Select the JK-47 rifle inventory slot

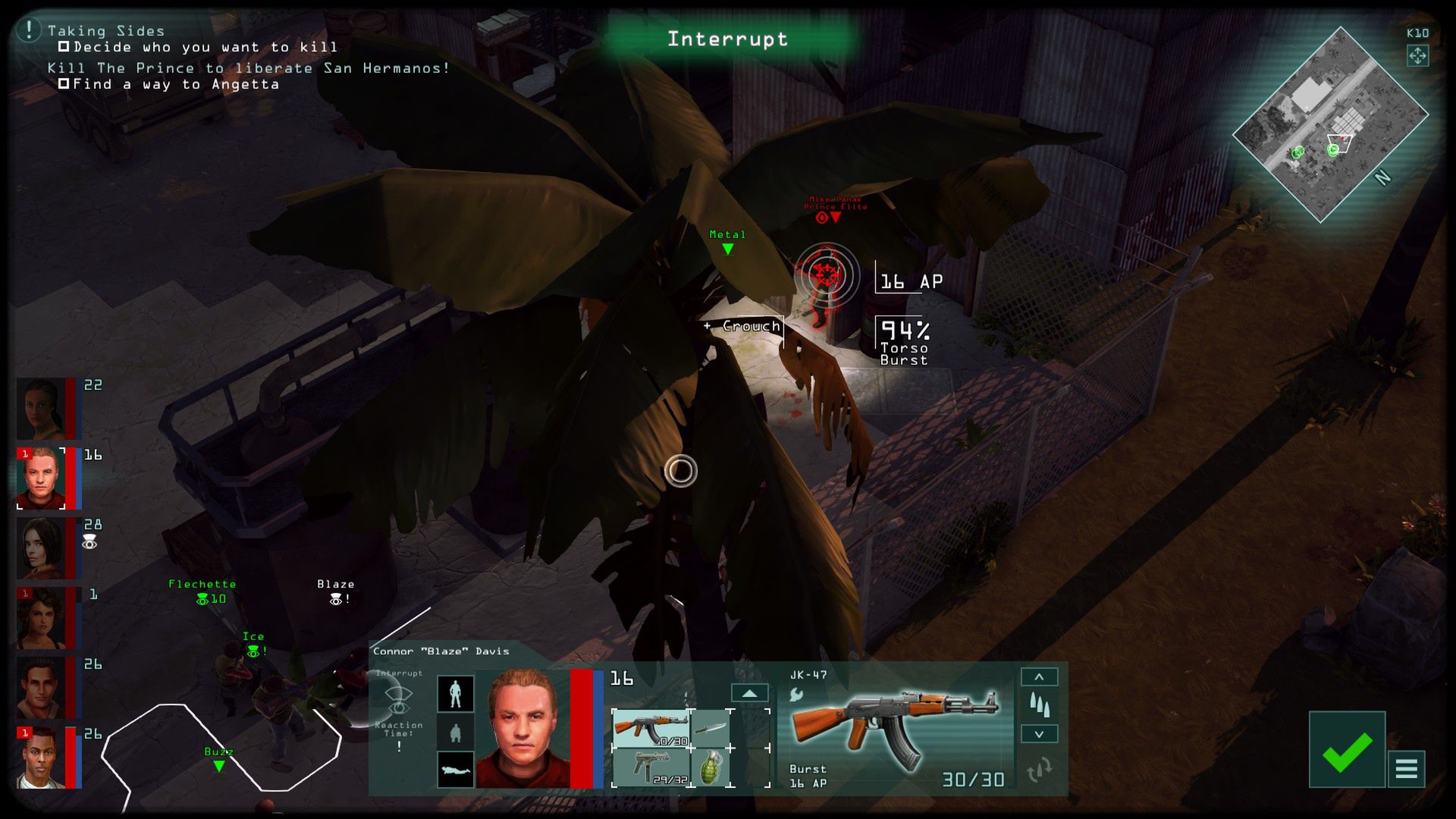(651, 729)
